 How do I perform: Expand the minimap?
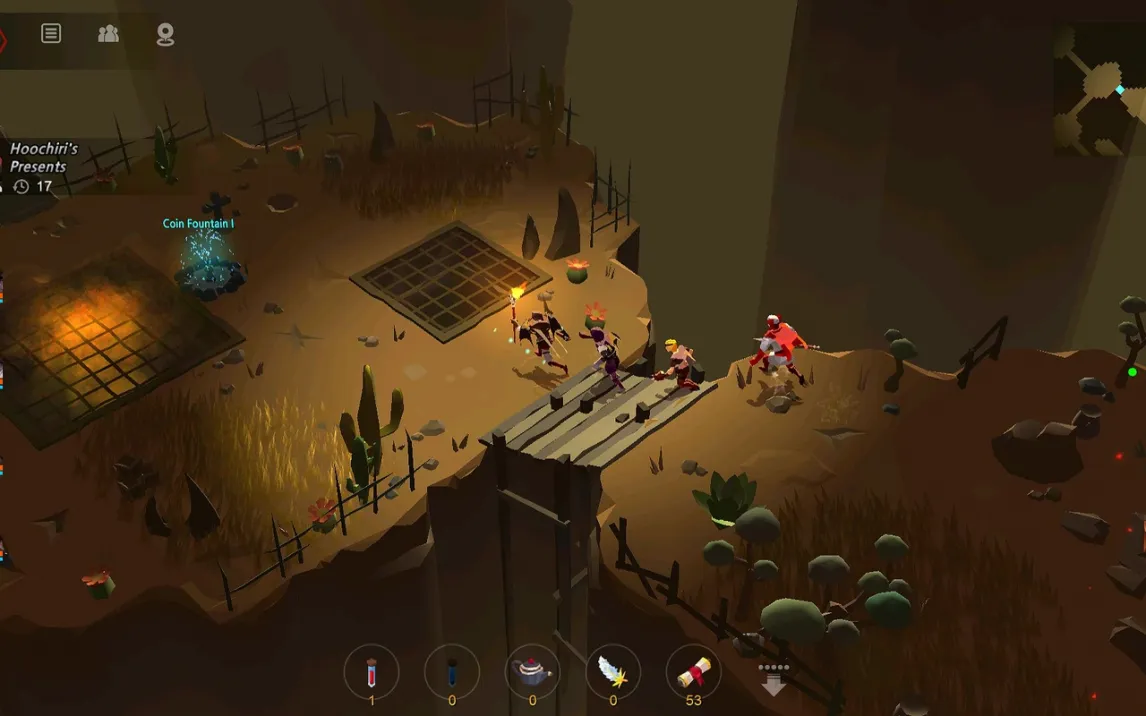pos(1098,90)
